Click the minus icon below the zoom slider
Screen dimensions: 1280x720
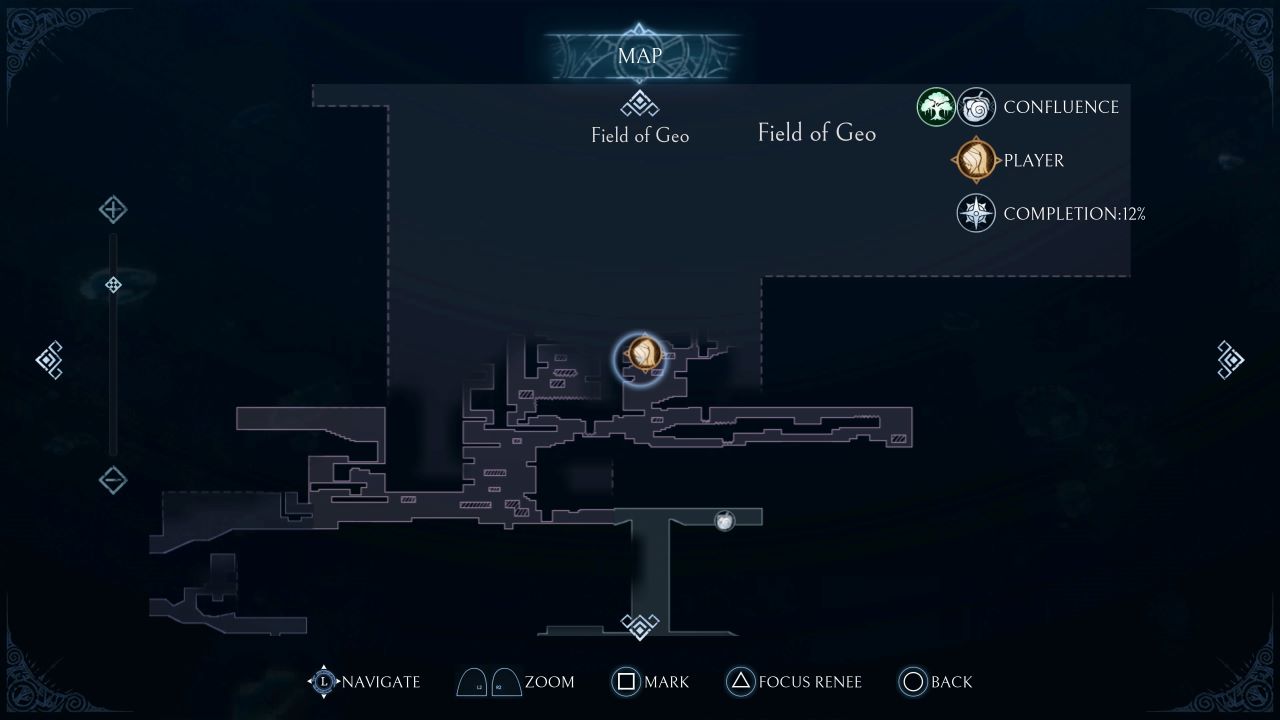tap(113, 480)
